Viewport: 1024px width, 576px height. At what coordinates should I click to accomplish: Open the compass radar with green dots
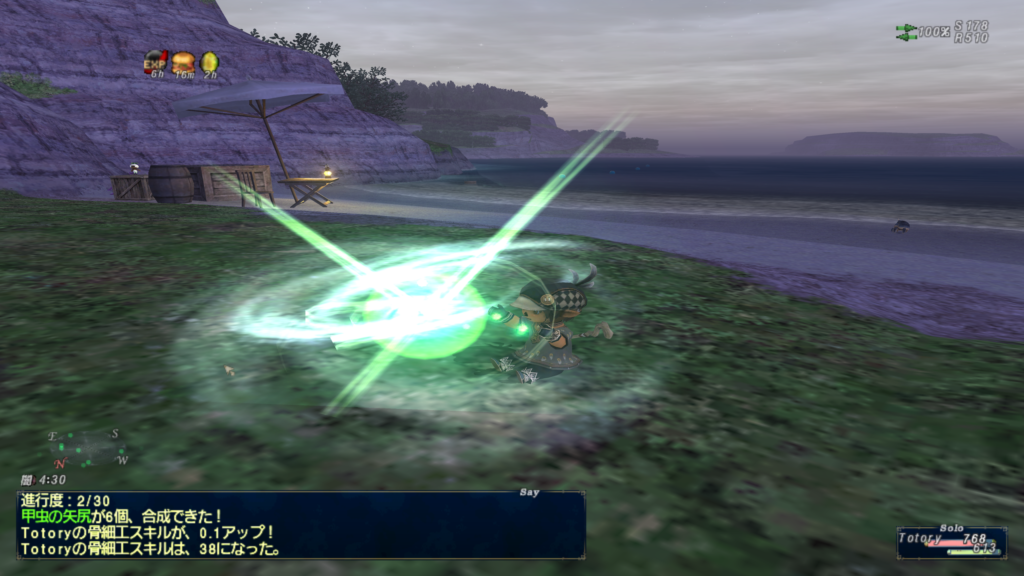point(88,448)
